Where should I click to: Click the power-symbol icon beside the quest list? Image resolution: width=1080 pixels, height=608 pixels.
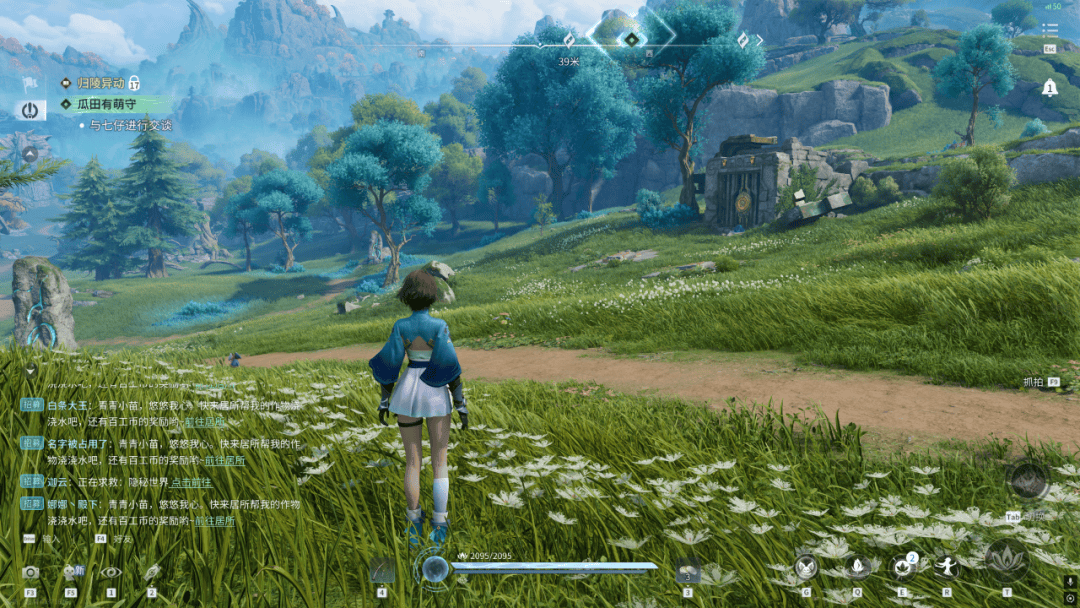coord(29,110)
